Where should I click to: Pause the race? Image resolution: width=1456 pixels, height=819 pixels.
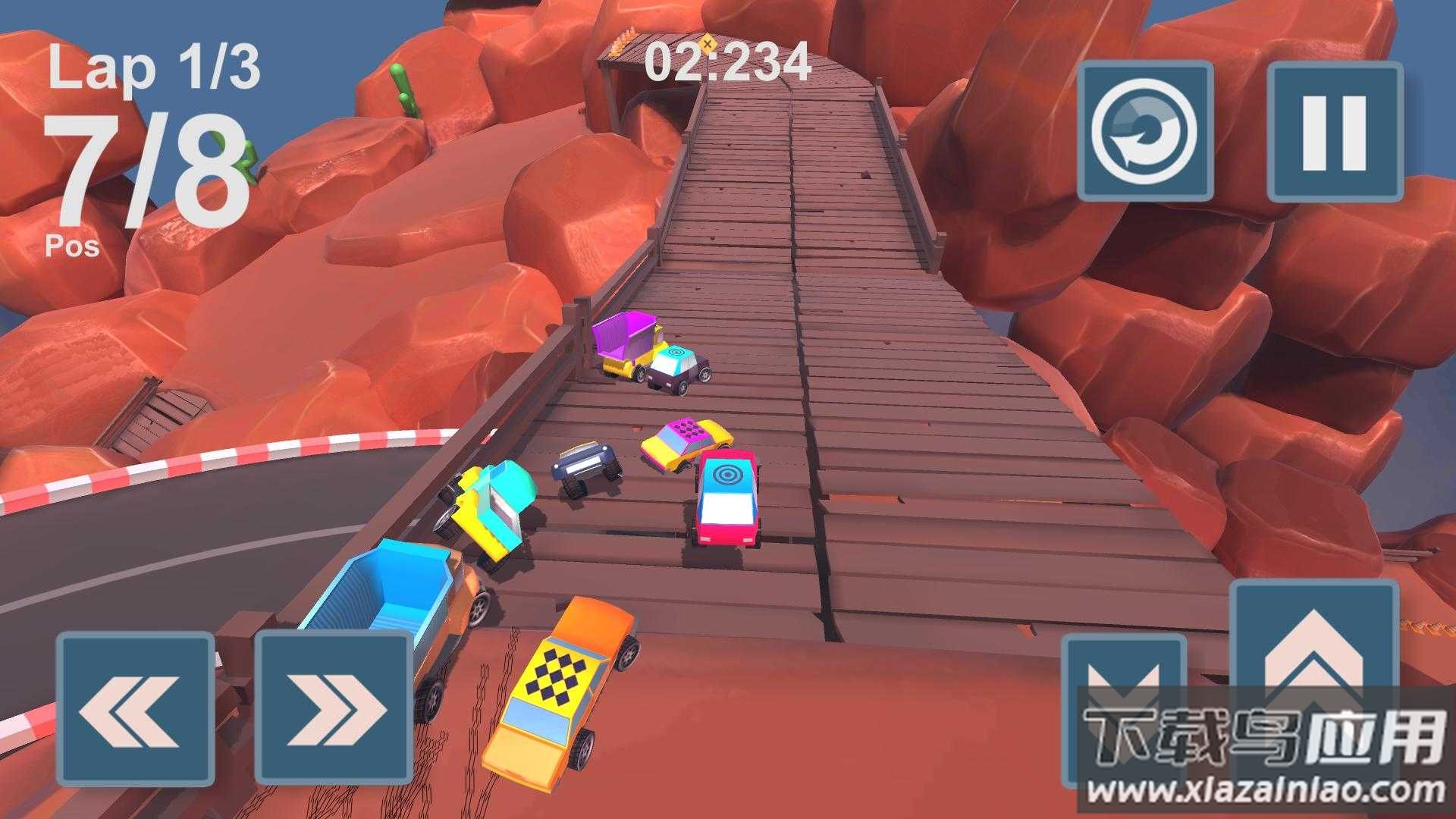click(1335, 132)
